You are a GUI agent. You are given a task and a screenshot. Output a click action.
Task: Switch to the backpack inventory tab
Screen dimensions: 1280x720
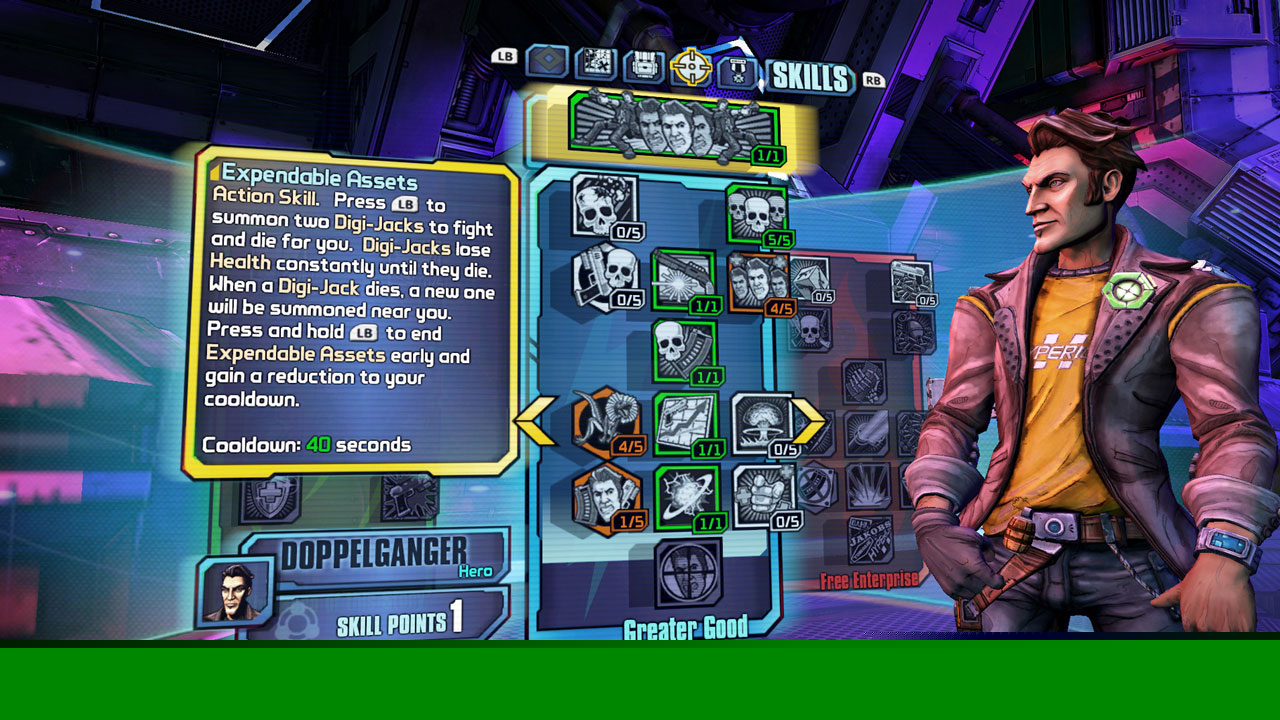coord(644,66)
